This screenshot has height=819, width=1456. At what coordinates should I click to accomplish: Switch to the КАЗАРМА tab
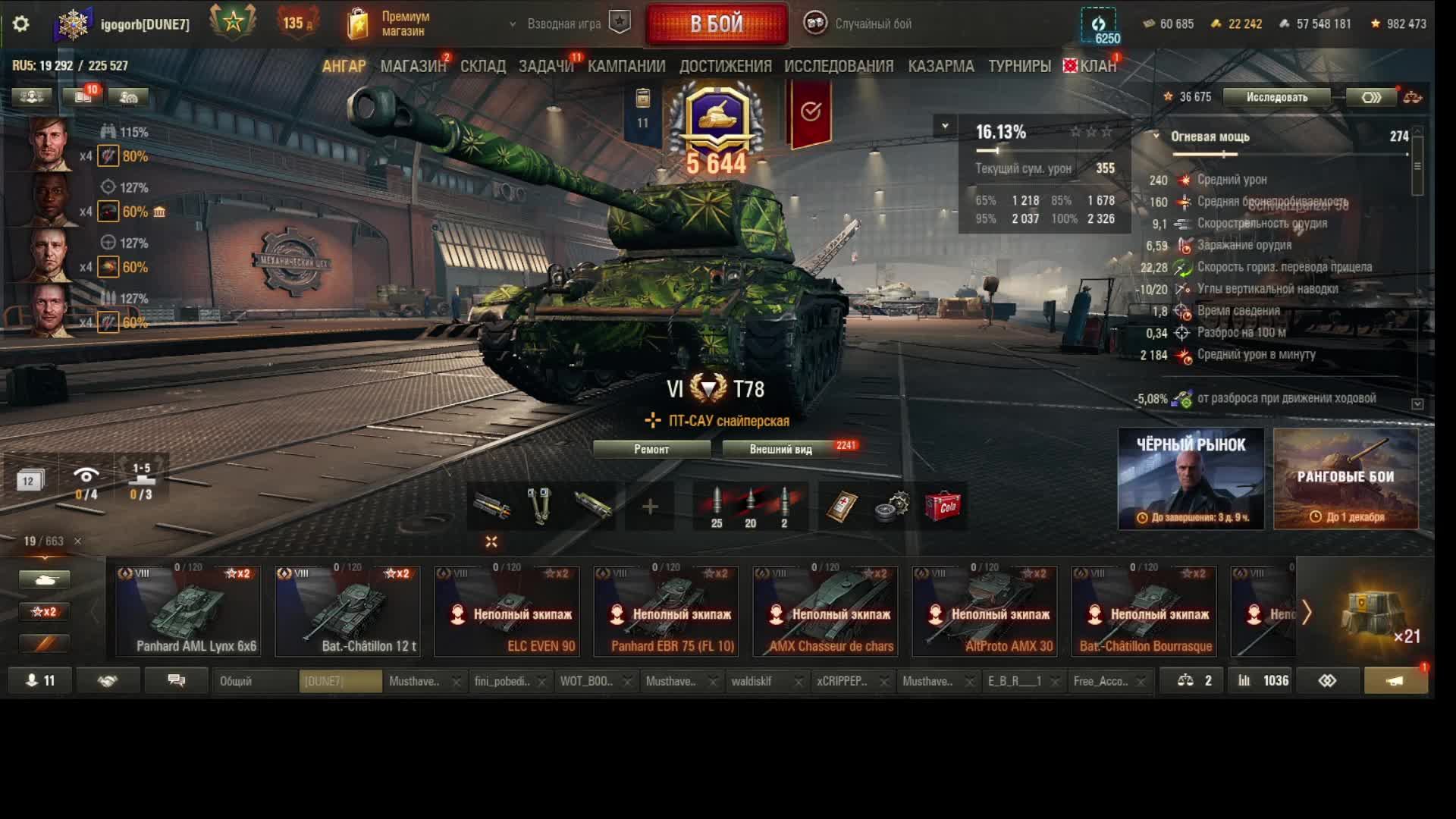(941, 67)
